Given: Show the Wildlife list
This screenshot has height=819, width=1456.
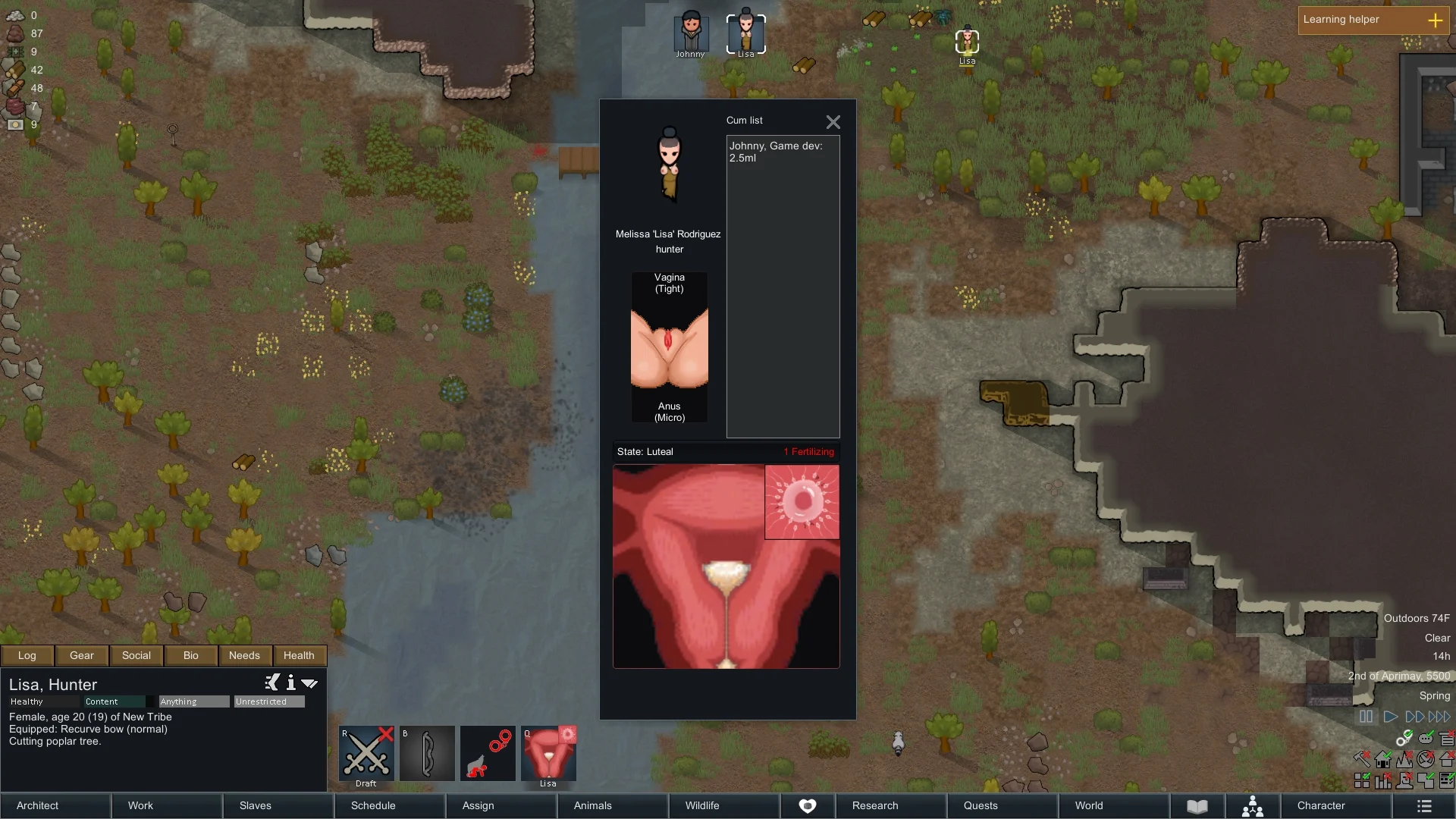Looking at the screenshot, I should click(724, 805).
